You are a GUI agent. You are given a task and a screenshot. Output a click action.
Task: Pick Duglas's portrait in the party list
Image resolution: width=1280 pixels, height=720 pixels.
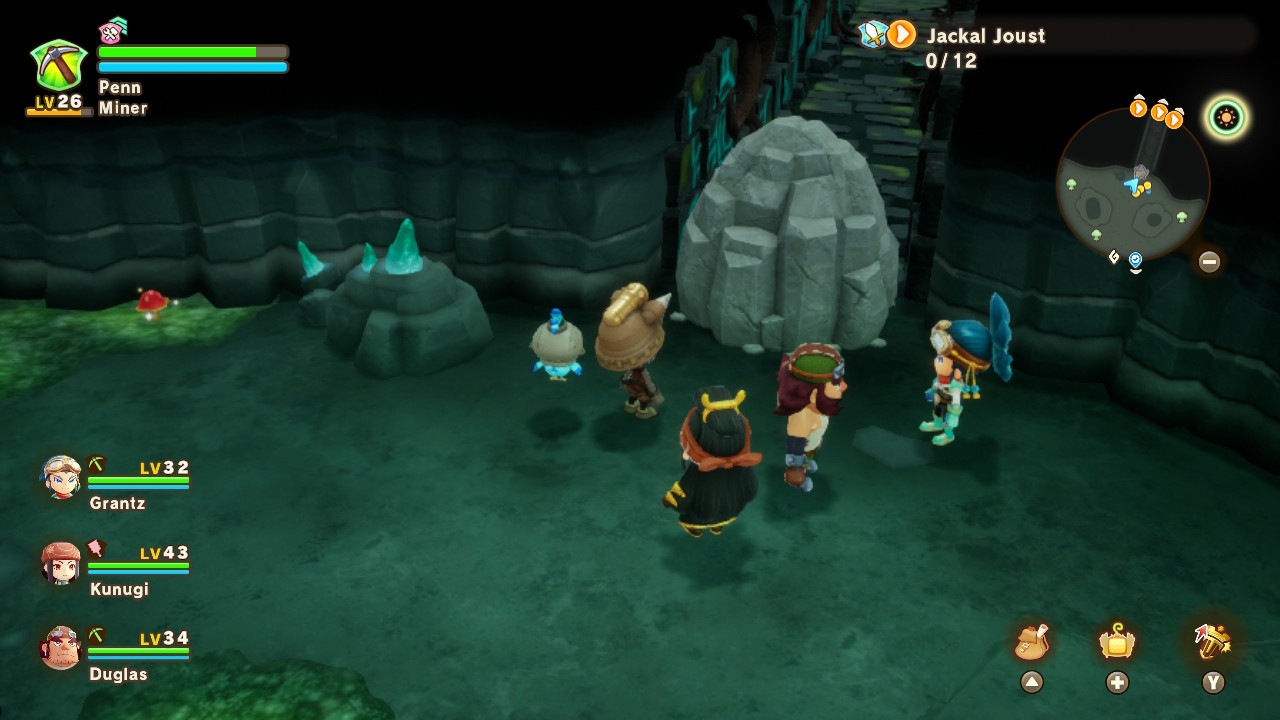[x=61, y=649]
